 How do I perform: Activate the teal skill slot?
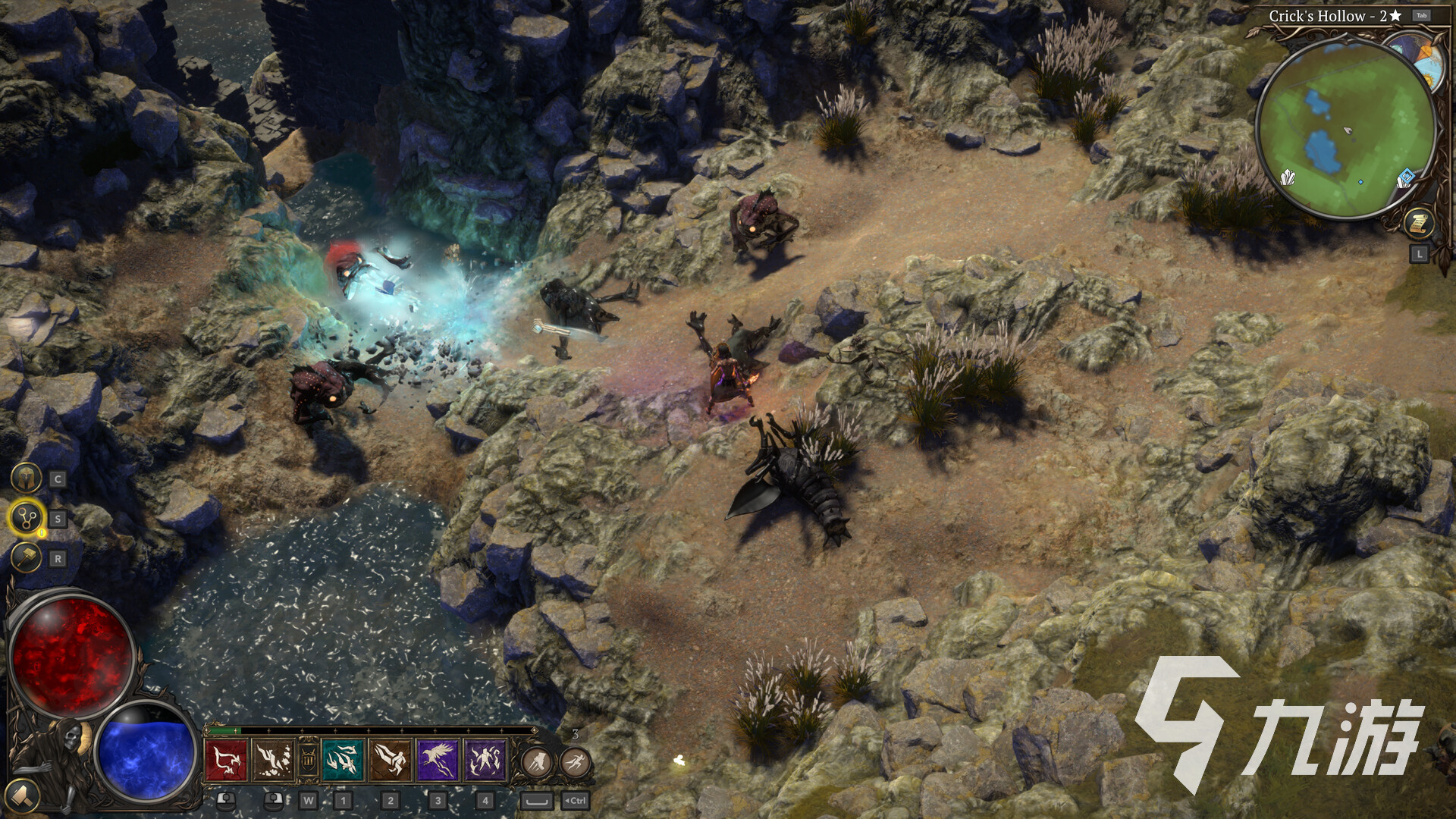pyautogui.click(x=343, y=760)
